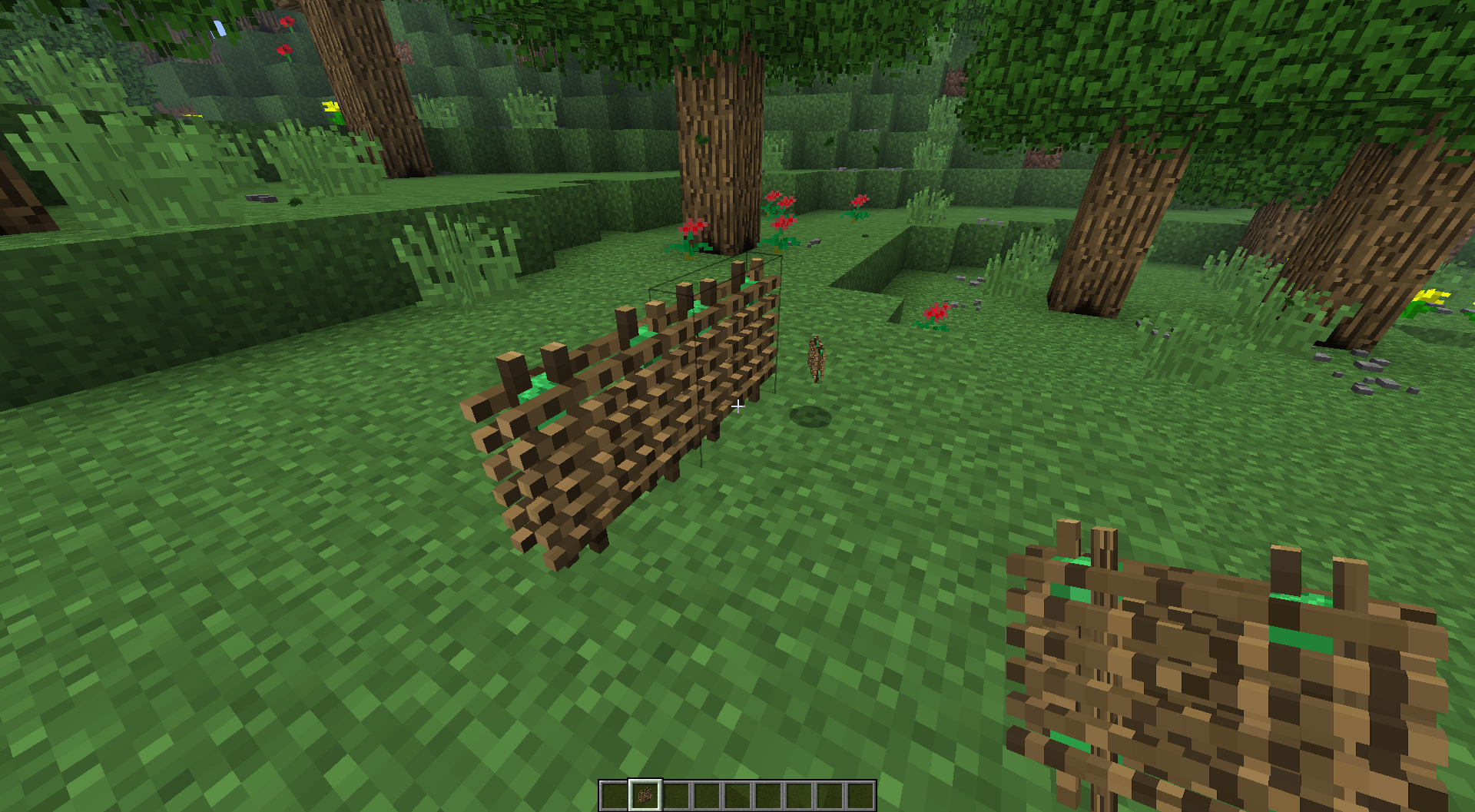The width and height of the screenshot is (1475, 812).
Task: Click the central oak tree trunk
Action: [x=714, y=154]
